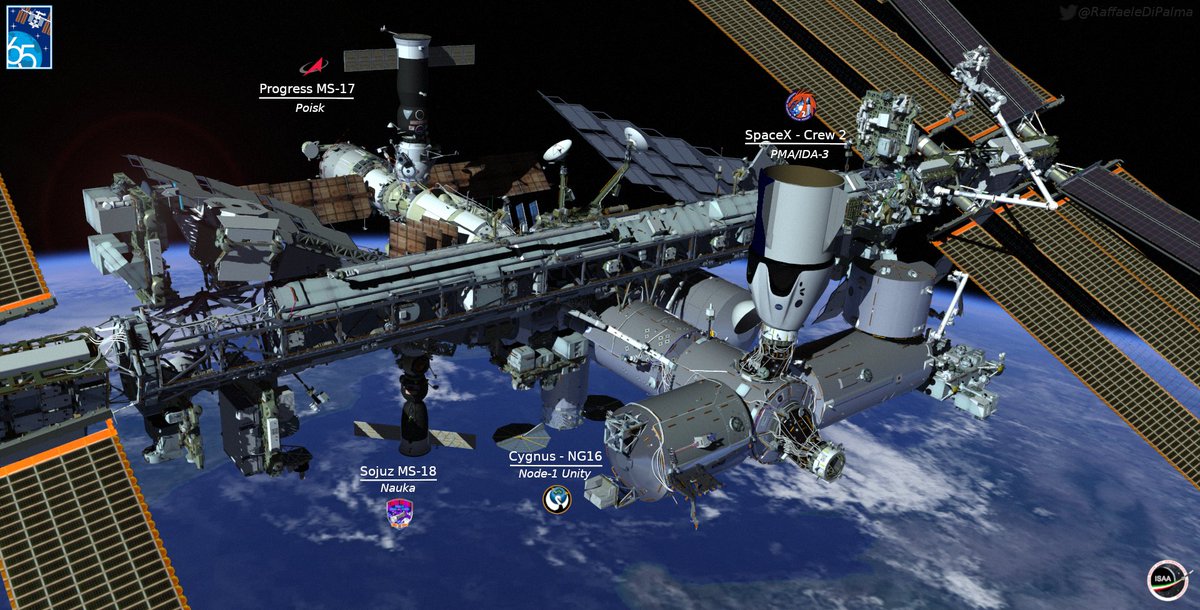Click the Sojuz MS-18 mission patch
The height and width of the screenshot is (610, 1200).
[x=399, y=513]
